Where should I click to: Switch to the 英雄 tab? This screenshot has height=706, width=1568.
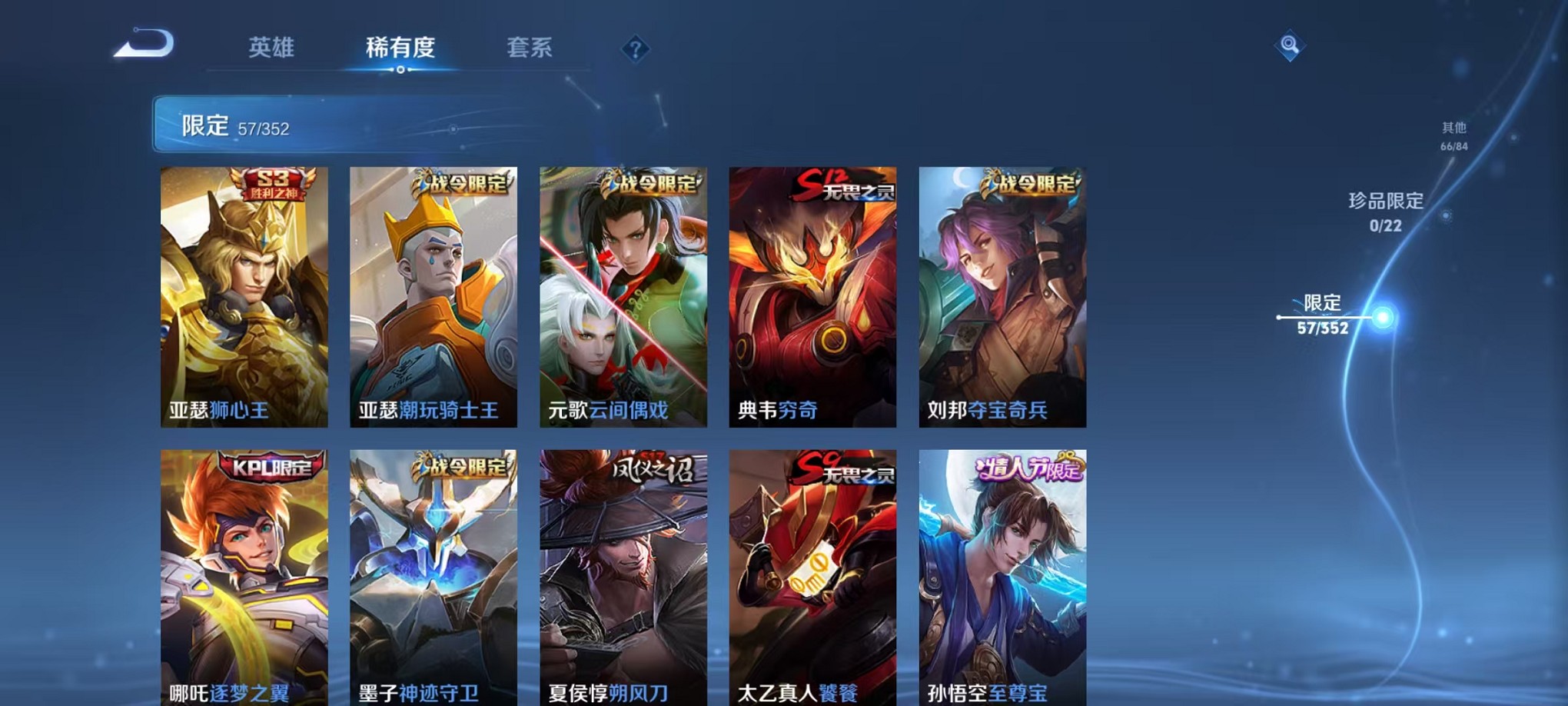[x=271, y=48]
